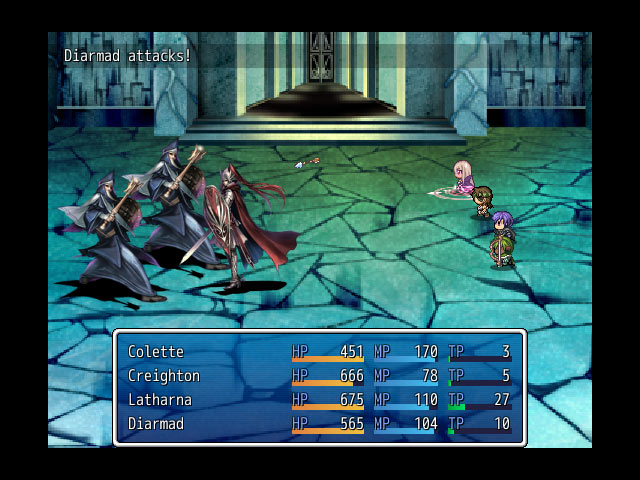Choose Creighton in the party status list
This screenshot has width=640, height=480.
pyautogui.click(x=318, y=376)
